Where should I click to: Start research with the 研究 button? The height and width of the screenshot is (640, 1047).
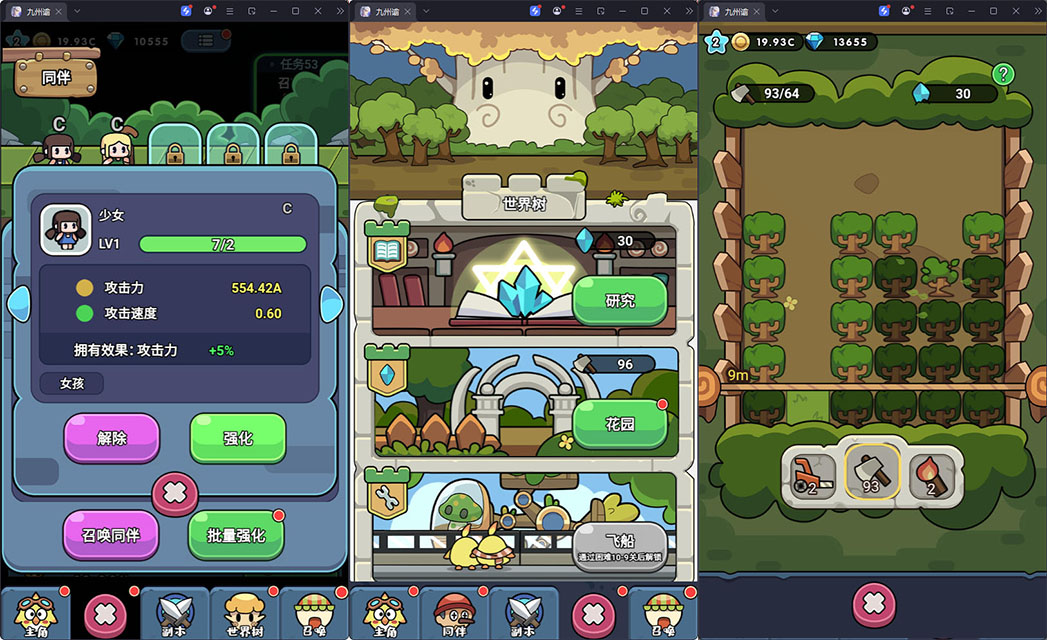tap(619, 300)
